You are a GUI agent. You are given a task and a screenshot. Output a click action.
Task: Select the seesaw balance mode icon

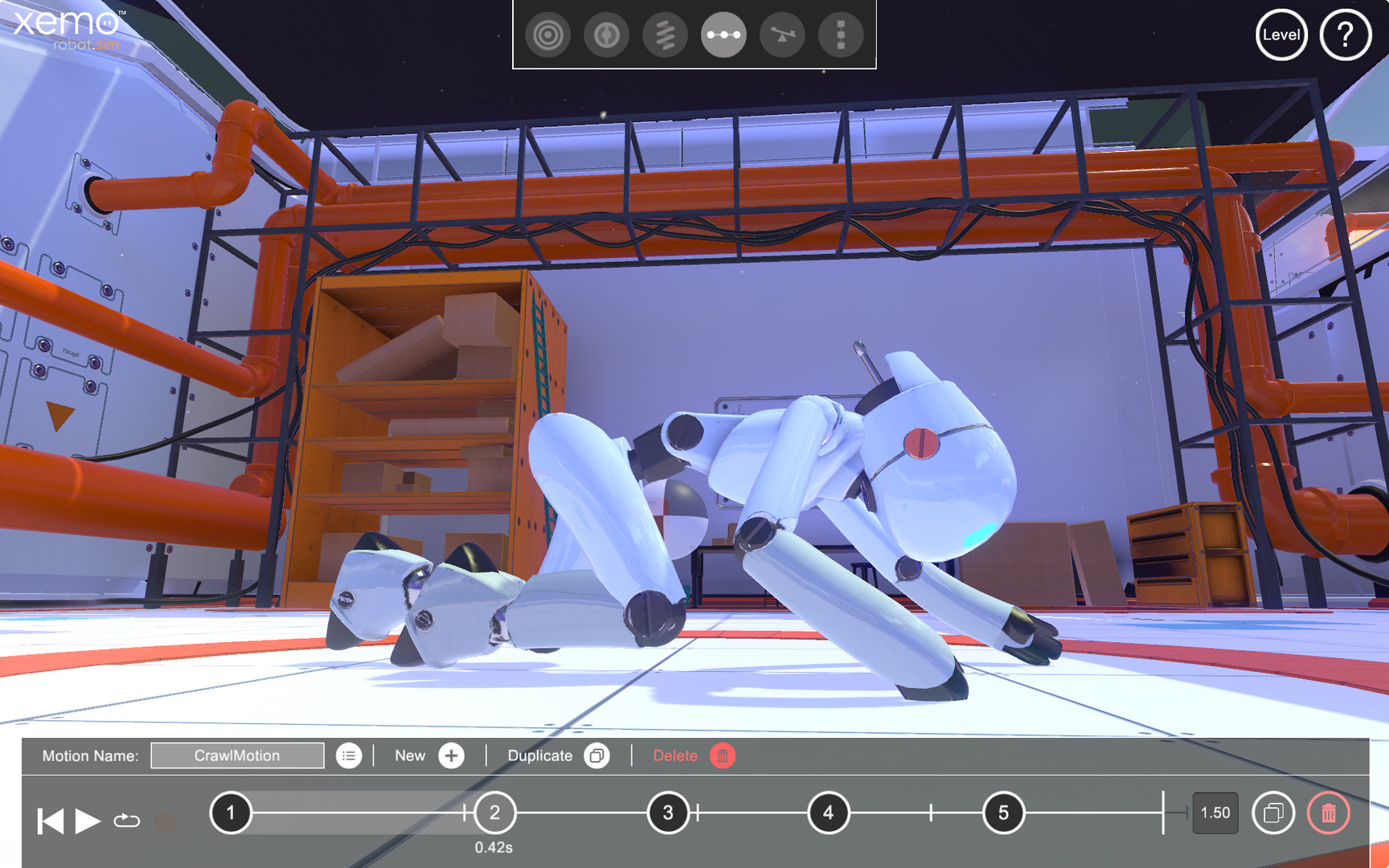tap(781, 35)
